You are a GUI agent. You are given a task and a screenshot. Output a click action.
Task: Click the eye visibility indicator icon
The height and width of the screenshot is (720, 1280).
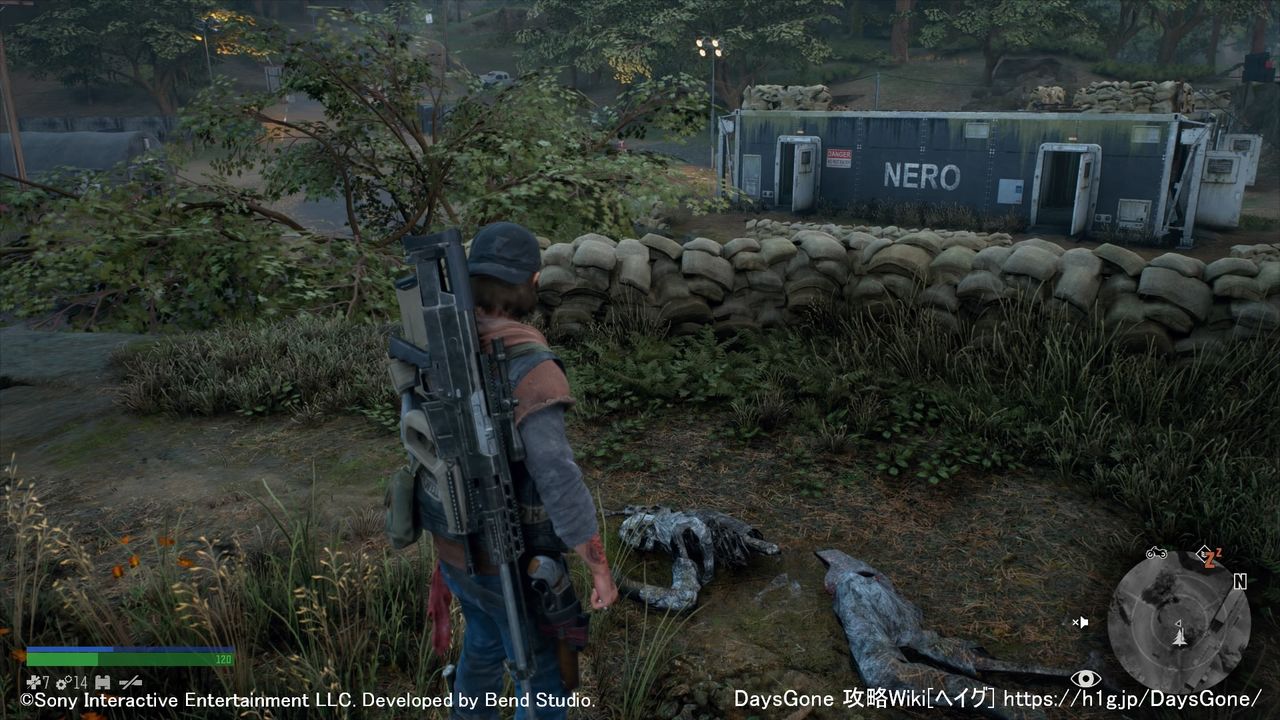pyautogui.click(x=1085, y=678)
